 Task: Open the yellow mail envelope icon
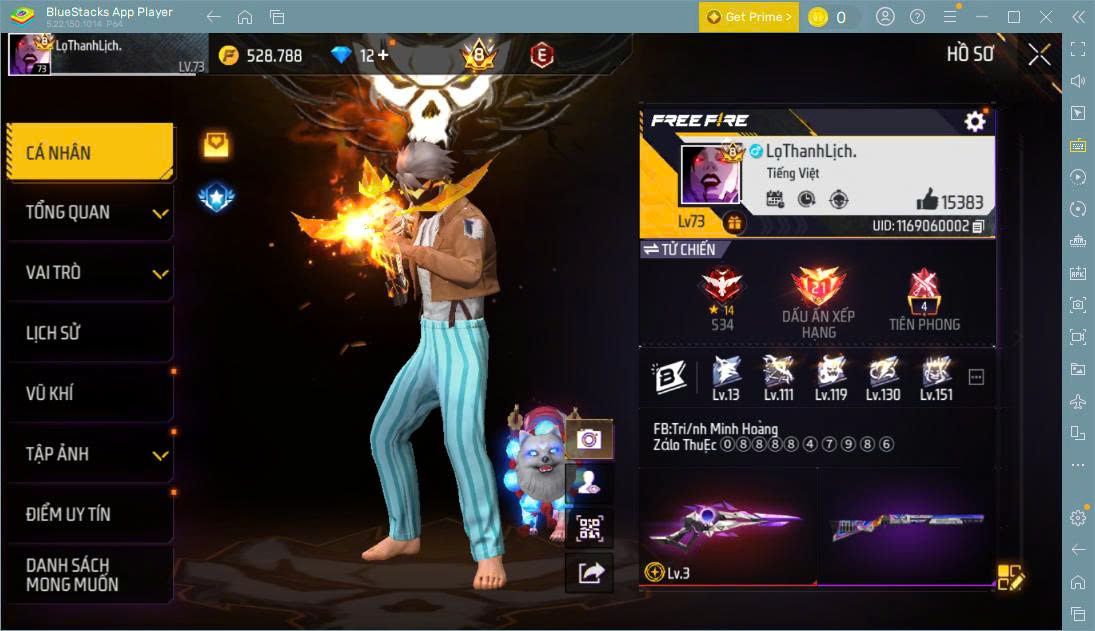point(216,145)
